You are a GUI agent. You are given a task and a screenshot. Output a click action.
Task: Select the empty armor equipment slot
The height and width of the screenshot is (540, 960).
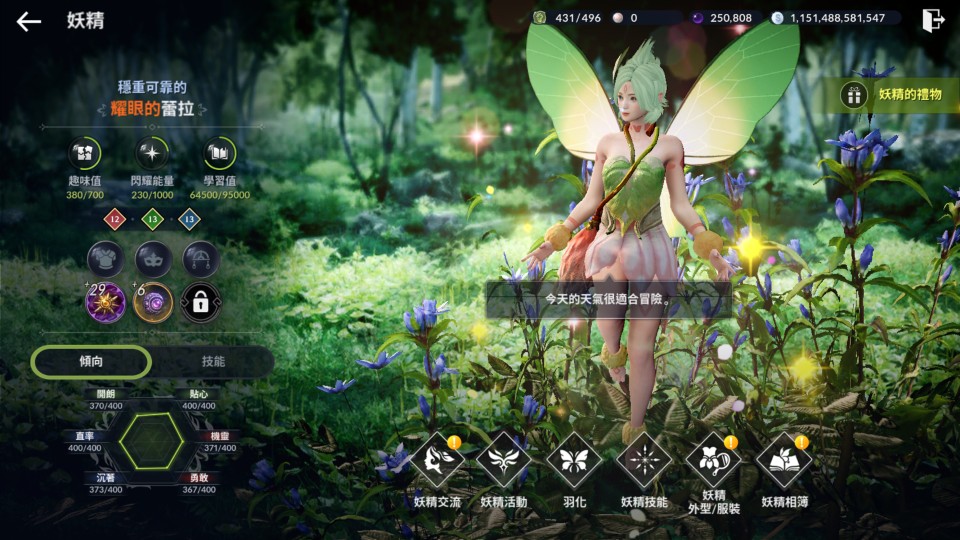105,259
